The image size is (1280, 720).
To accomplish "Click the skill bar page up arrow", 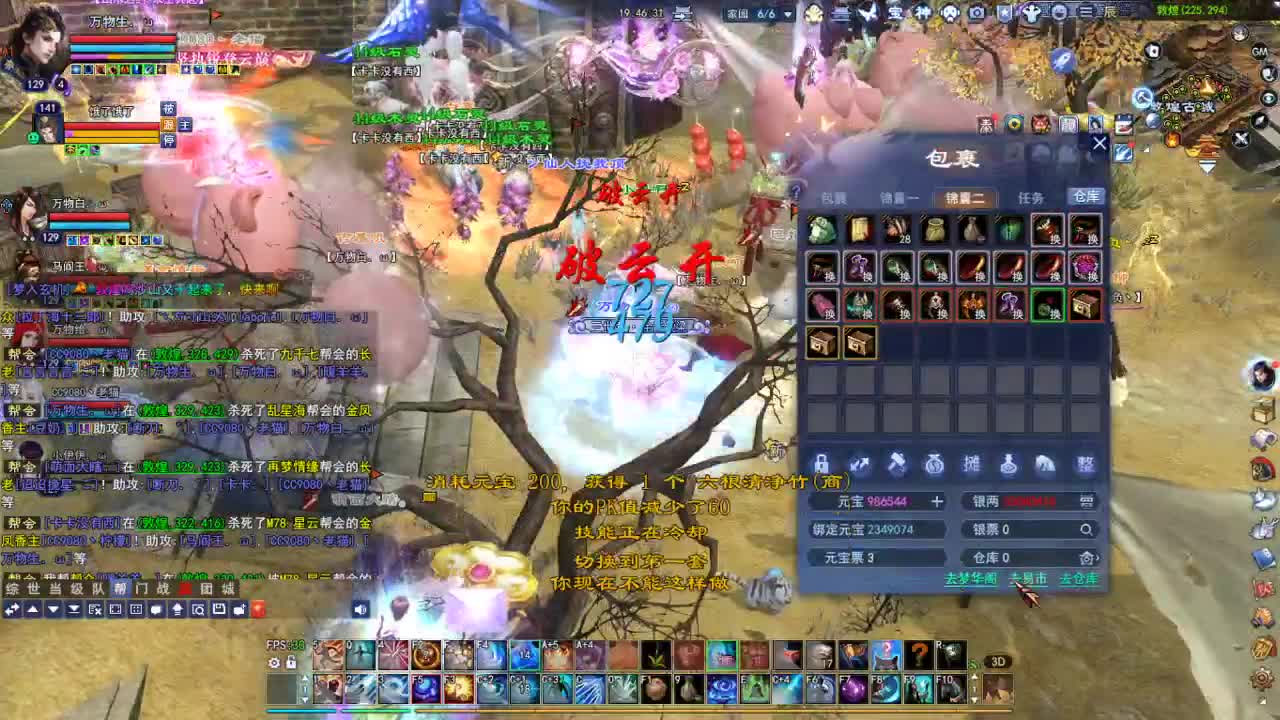I will click(304, 676).
